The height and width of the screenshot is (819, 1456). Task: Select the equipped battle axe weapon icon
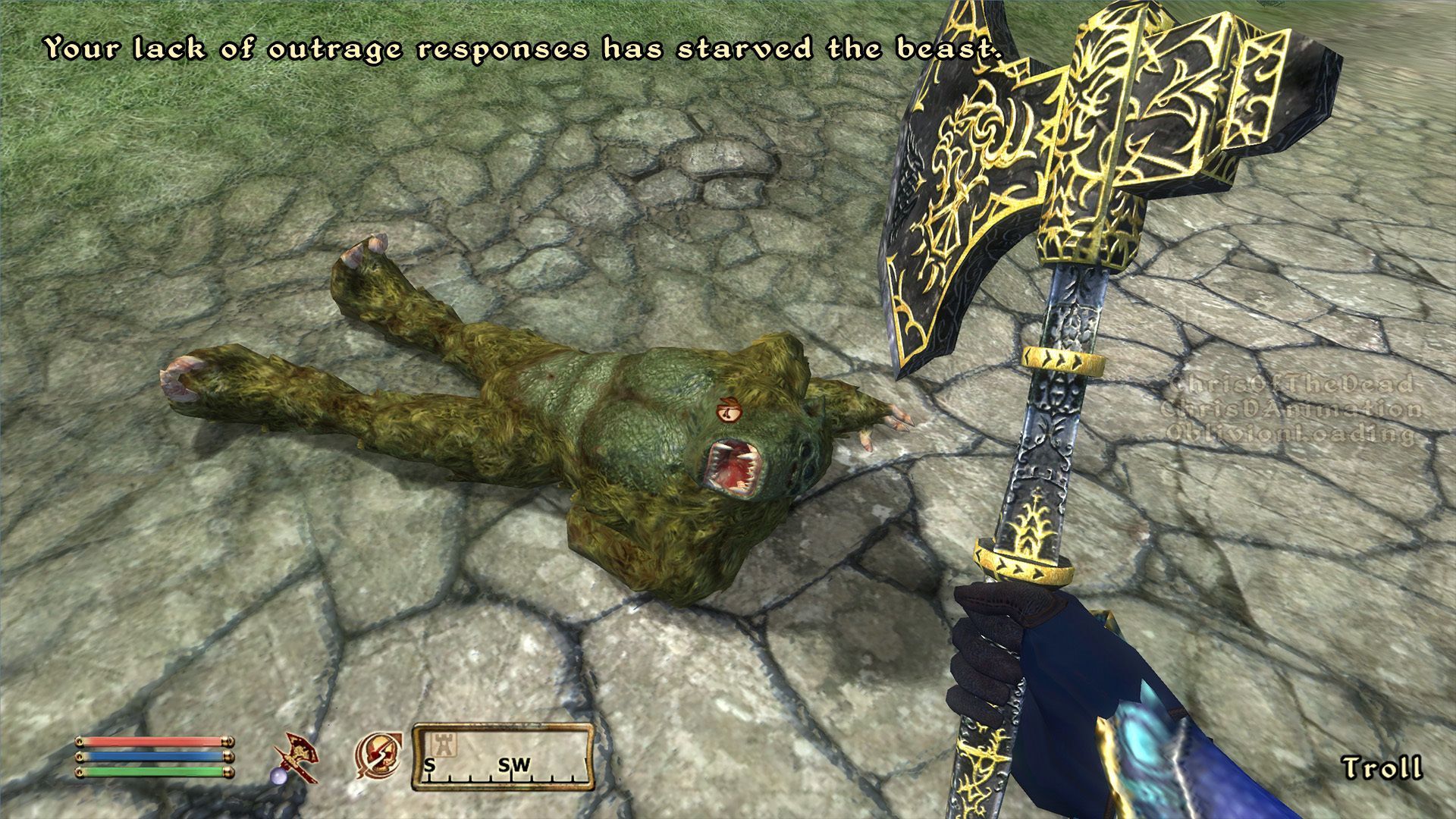click(x=296, y=759)
